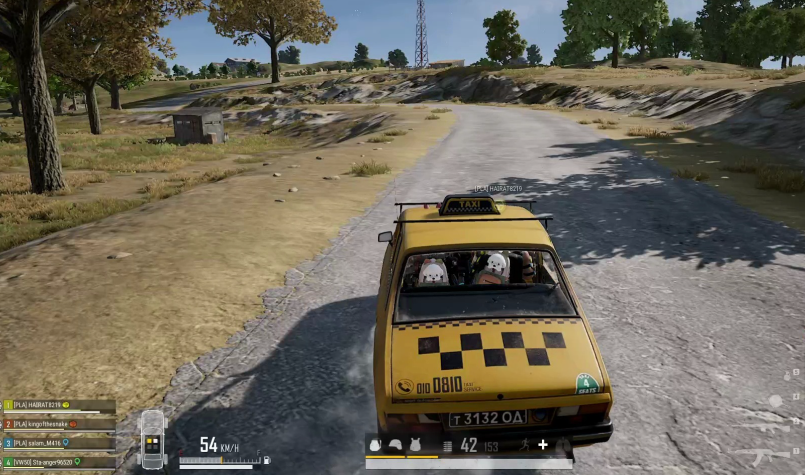Select the helmet equipment icon
This screenshot has width=805, height=475.
(x=395, y=445)
